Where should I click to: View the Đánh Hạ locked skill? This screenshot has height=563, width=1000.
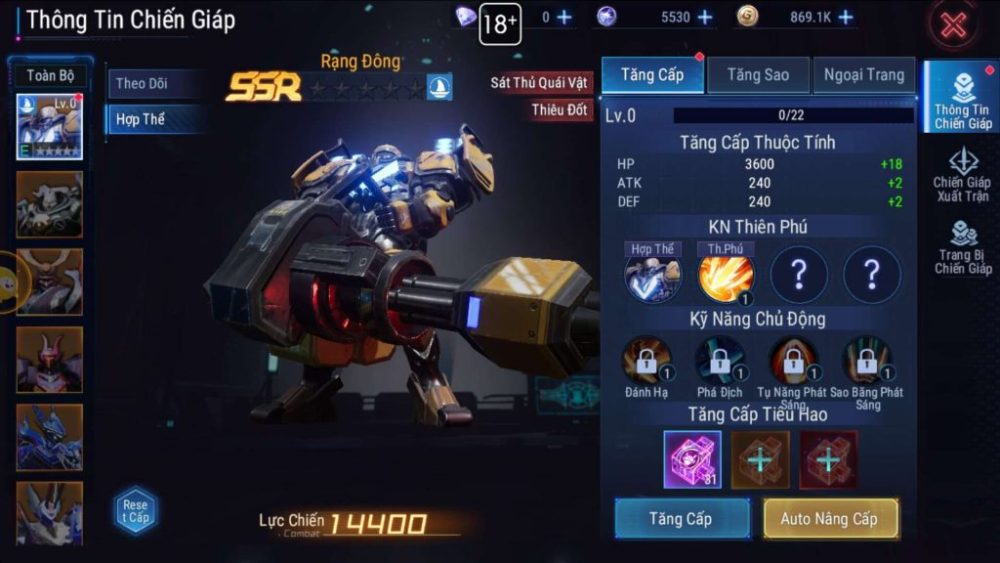tap(647, 361)
